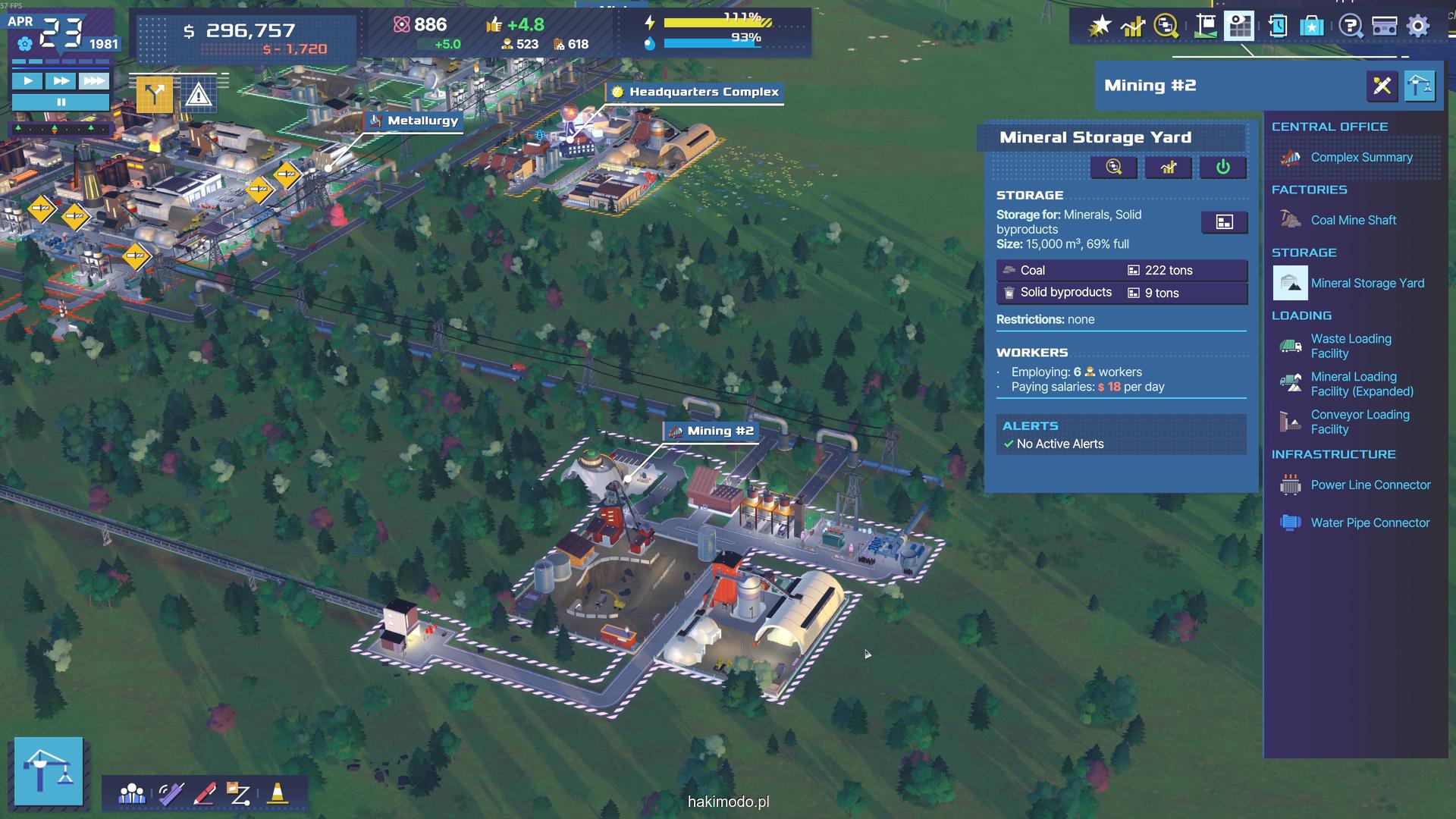The image size is (1456, 819).
Task: Select Water Pipe Connector entry
Action: (x=1370, y=523)
